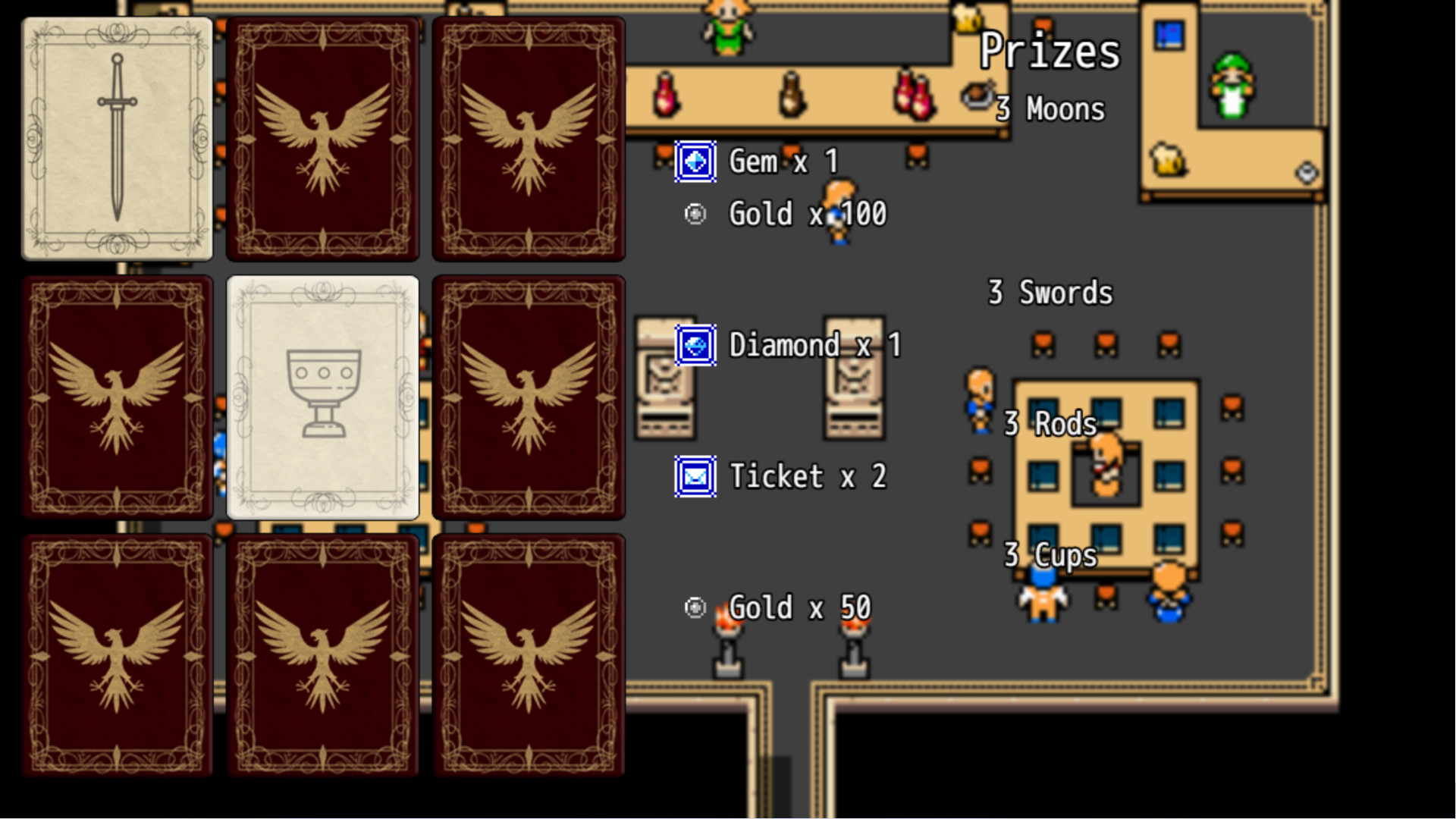
Task: Click the Prizes heading
Action: (1051, 52)
